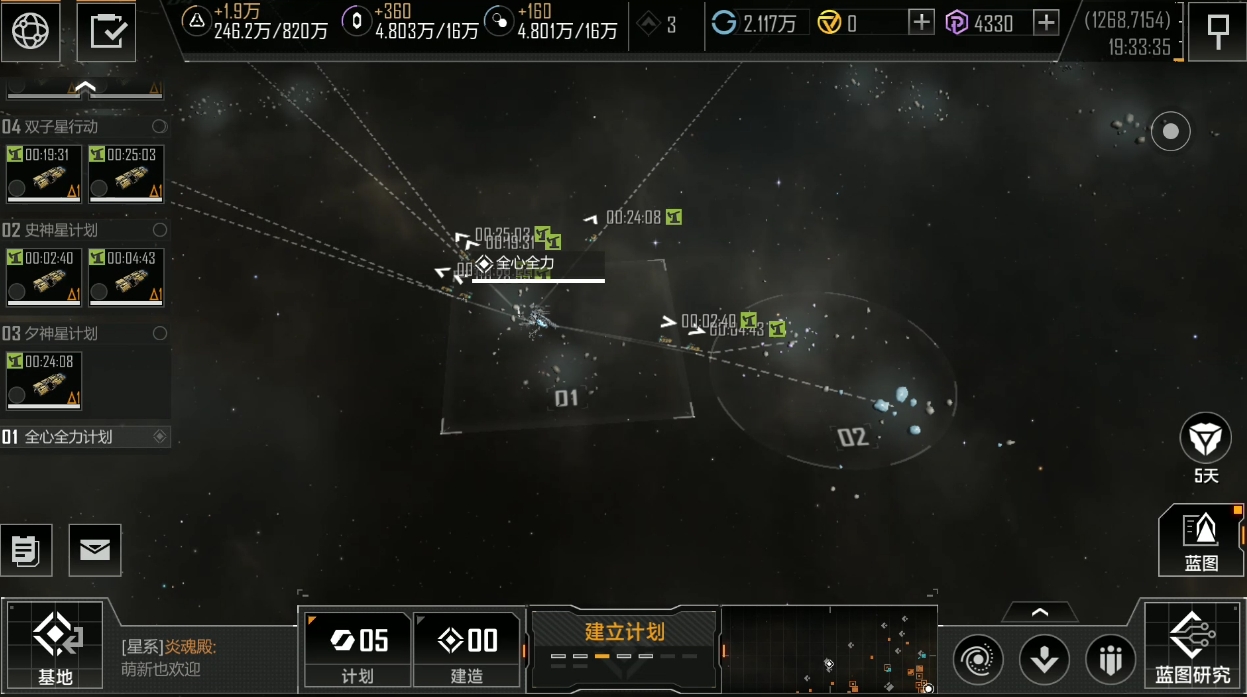Add more purple P currency

tap(1046, 23)
